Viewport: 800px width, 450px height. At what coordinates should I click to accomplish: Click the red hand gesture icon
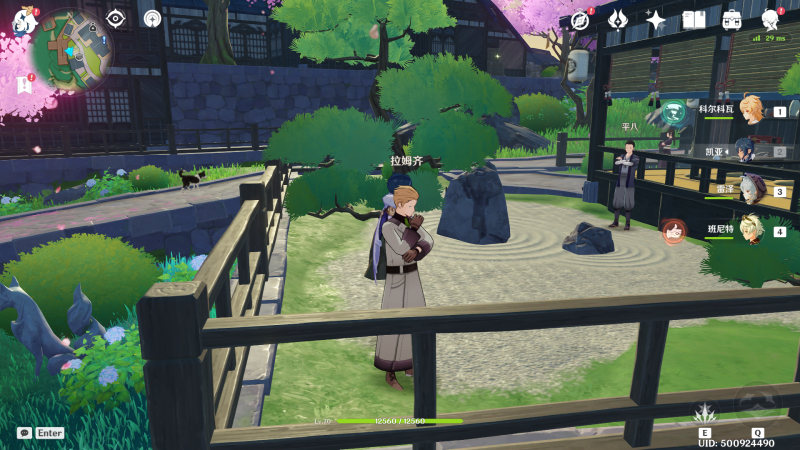(673, 231)
